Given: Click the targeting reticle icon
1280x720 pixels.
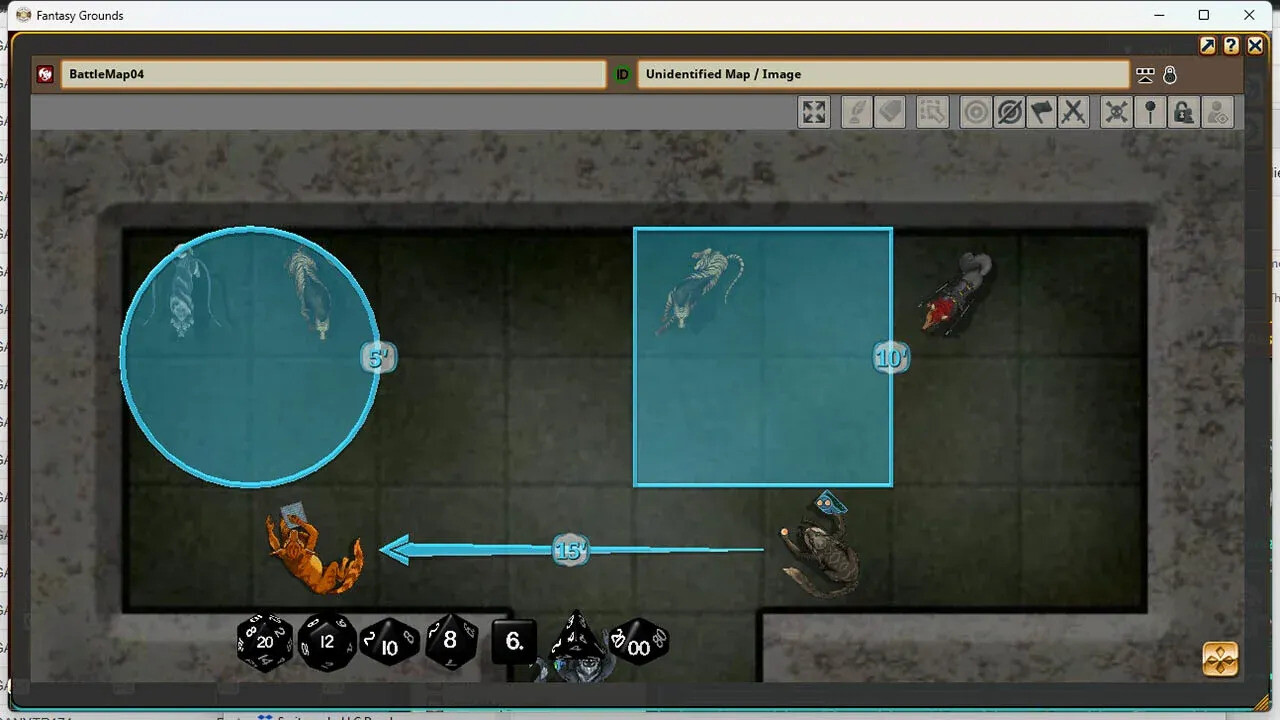Looking at the screenshot, I should tap(976, 112).
